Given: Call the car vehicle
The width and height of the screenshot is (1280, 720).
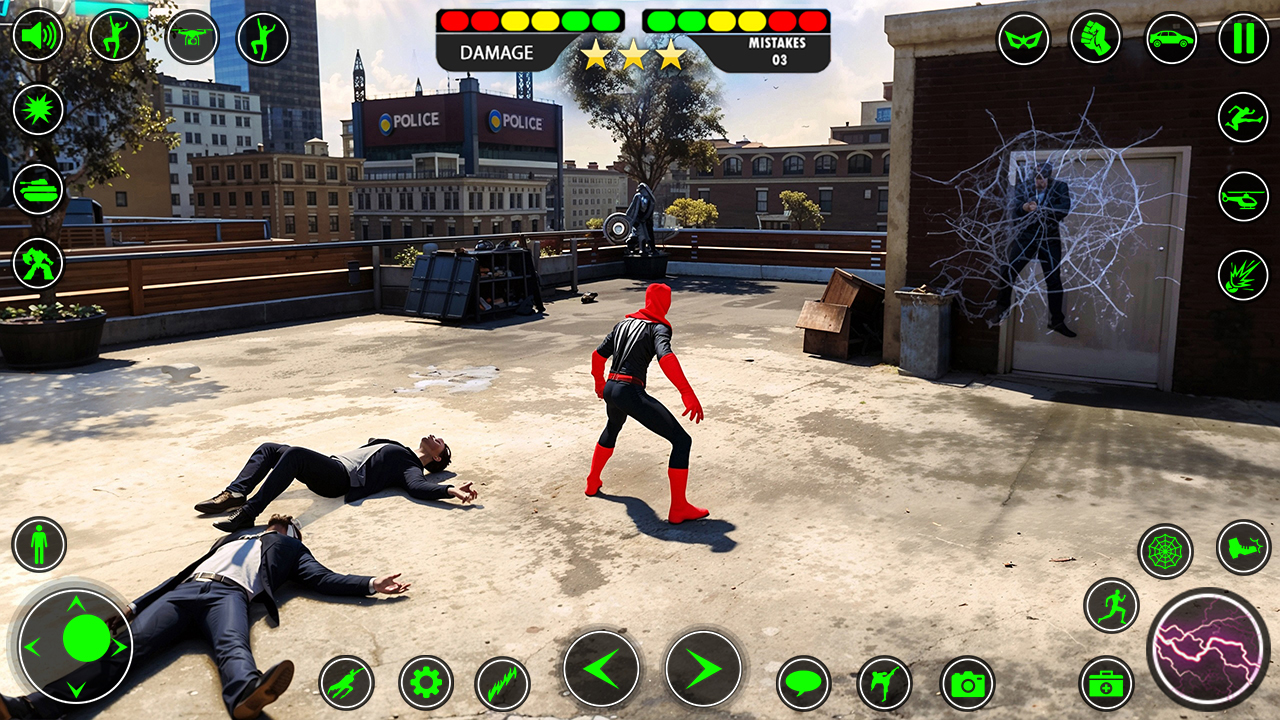Looking at the screenshot, I should (x=1171, y=39).
